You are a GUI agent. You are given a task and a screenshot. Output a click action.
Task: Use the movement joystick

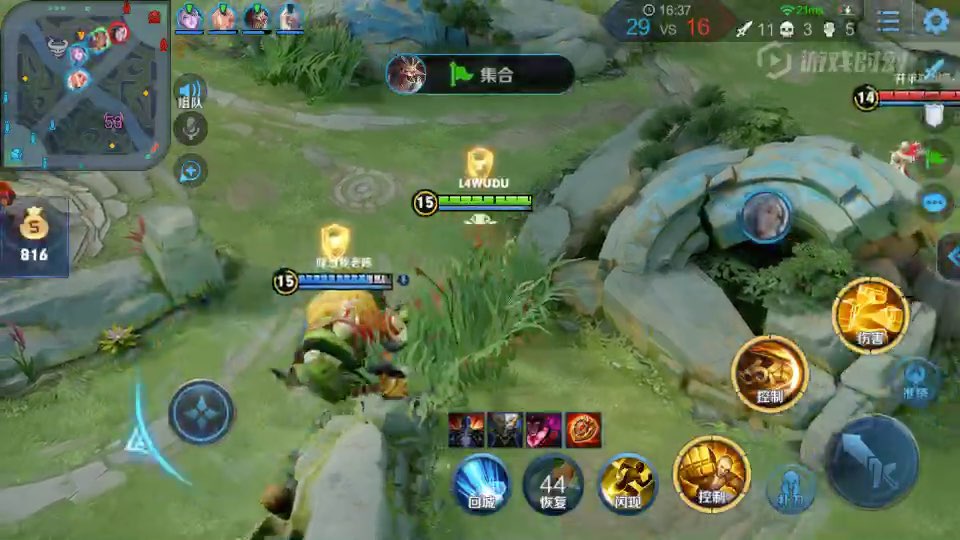[201, 412]
